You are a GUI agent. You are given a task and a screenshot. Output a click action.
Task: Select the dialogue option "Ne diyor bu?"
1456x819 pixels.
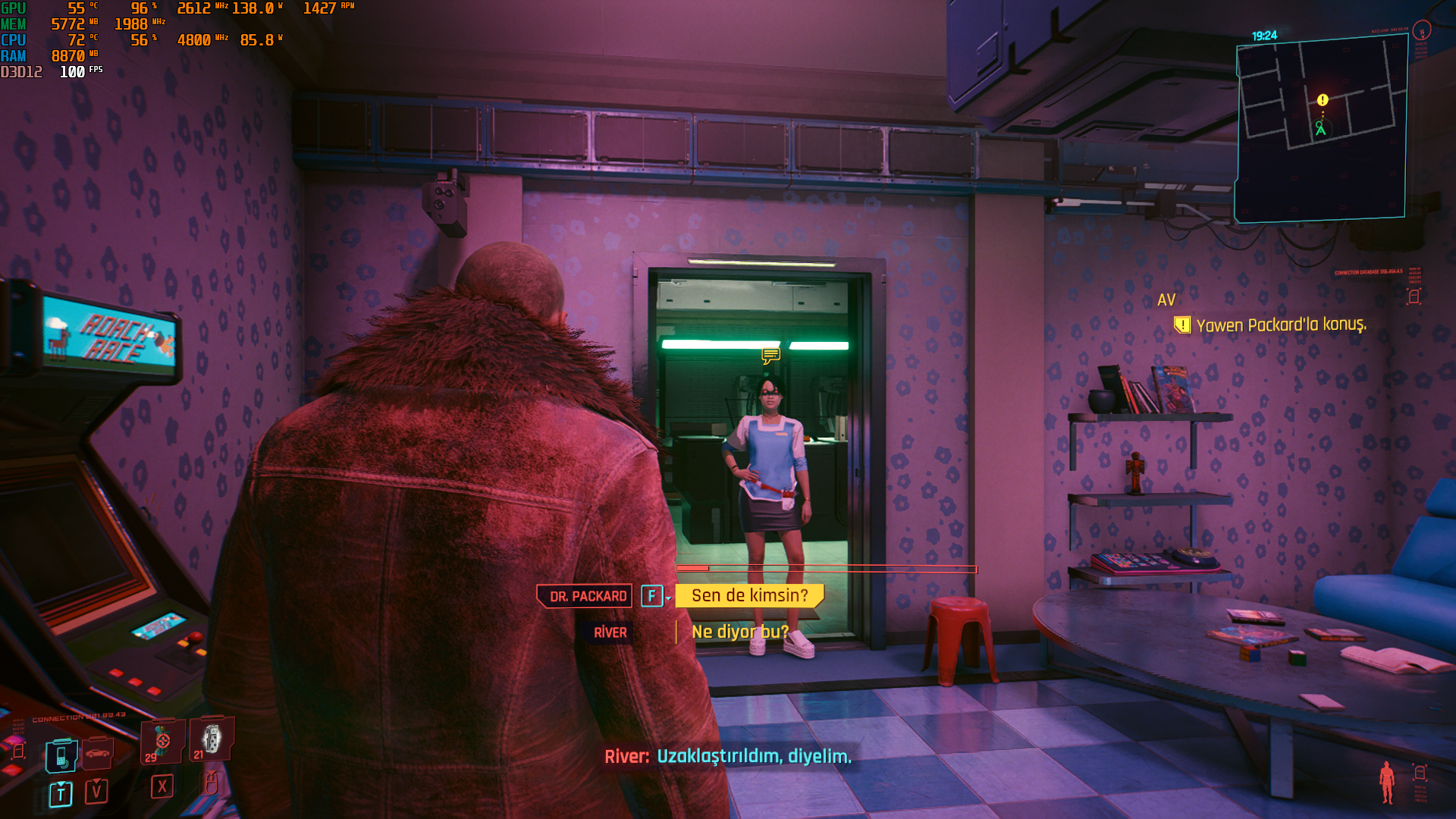tap(739, 632)
